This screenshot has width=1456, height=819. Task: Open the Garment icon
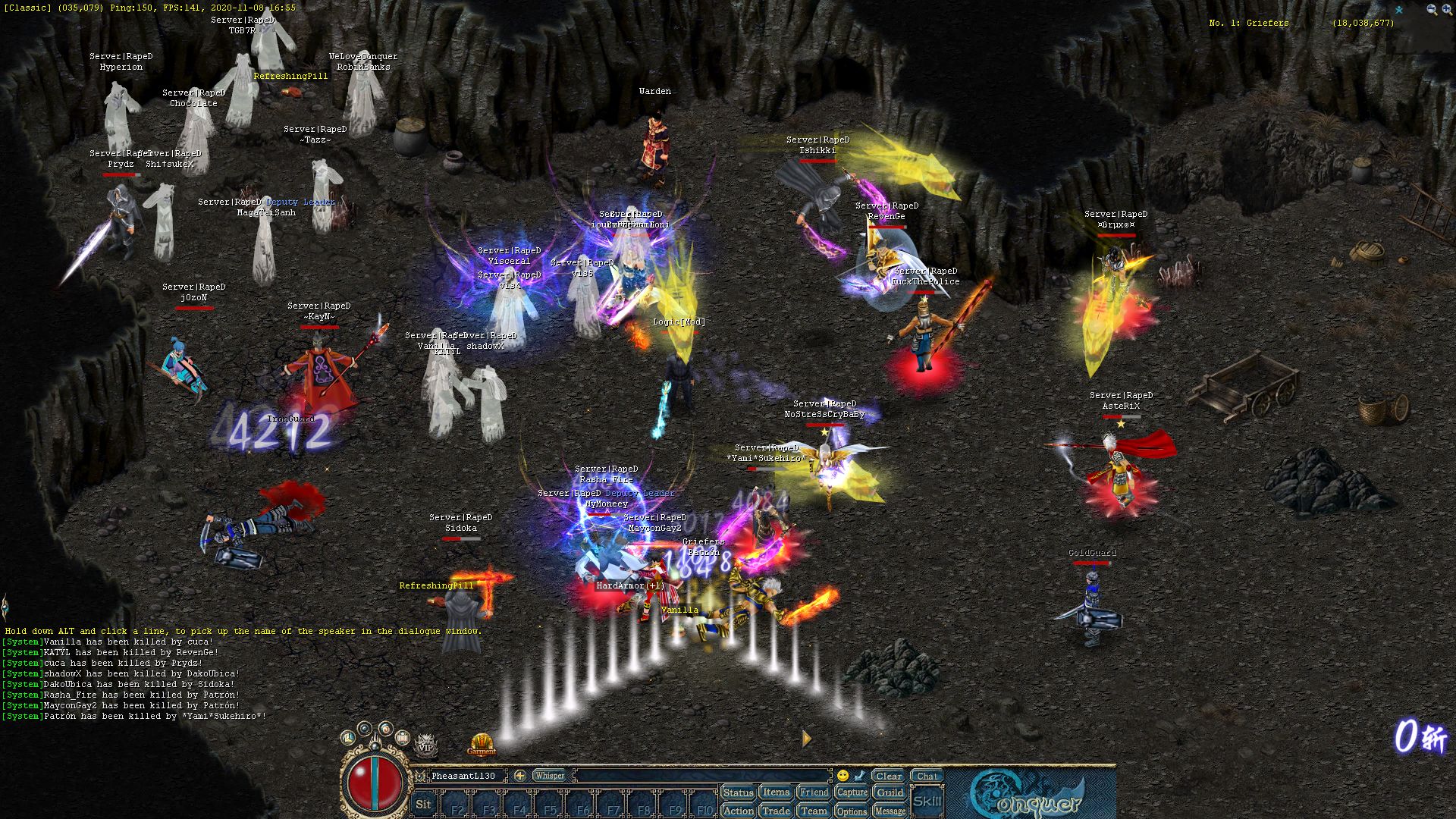click(481, 743)
